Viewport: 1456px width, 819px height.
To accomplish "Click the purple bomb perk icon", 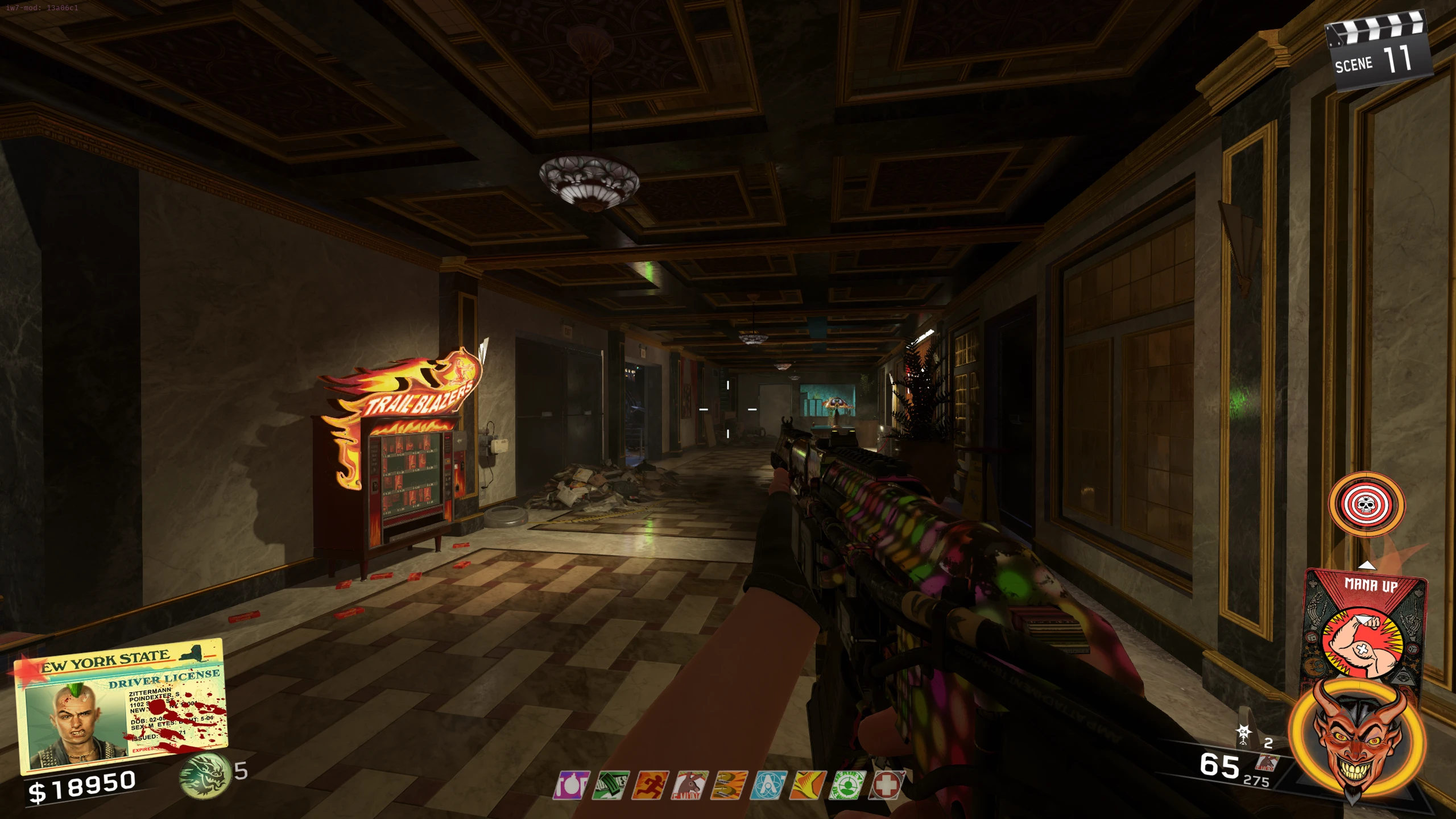I will (571, 785).
